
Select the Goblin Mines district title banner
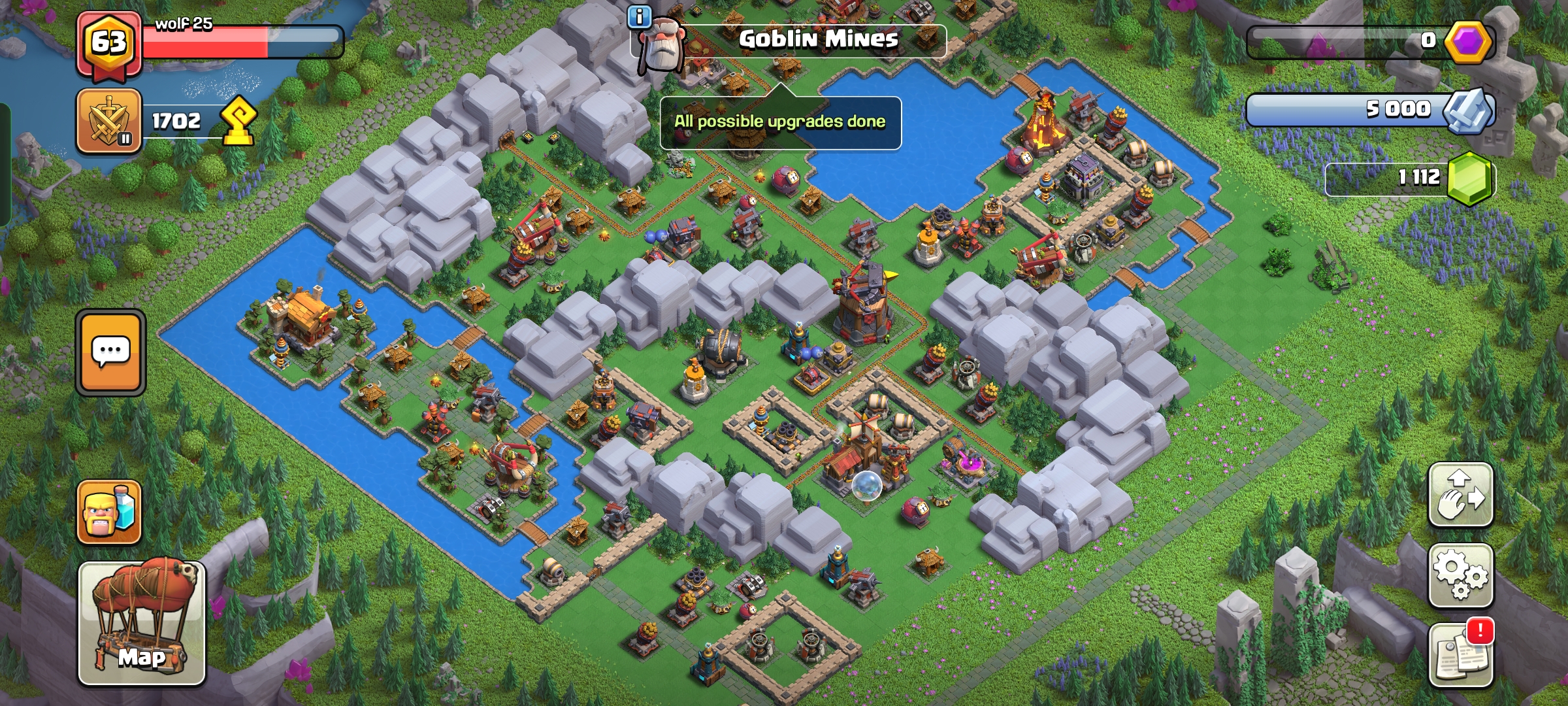coord(818,39)
